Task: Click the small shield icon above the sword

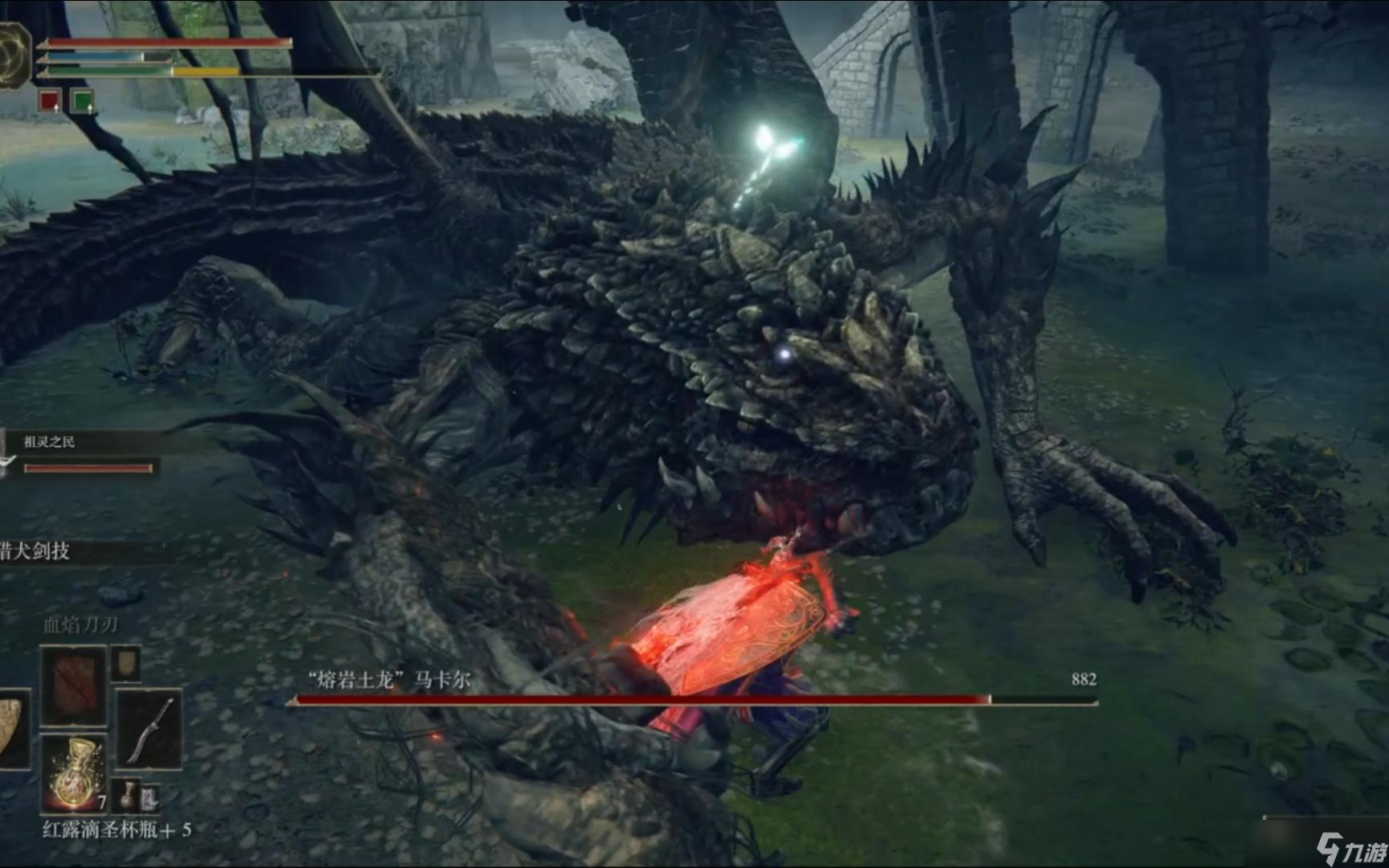Action: point(126,663)
